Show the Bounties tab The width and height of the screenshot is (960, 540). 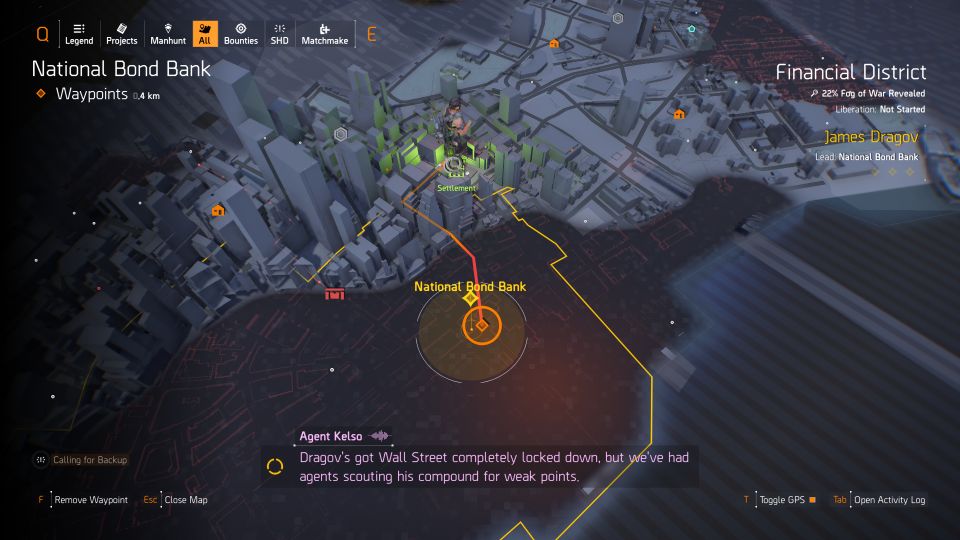click(x=241, y=33)
